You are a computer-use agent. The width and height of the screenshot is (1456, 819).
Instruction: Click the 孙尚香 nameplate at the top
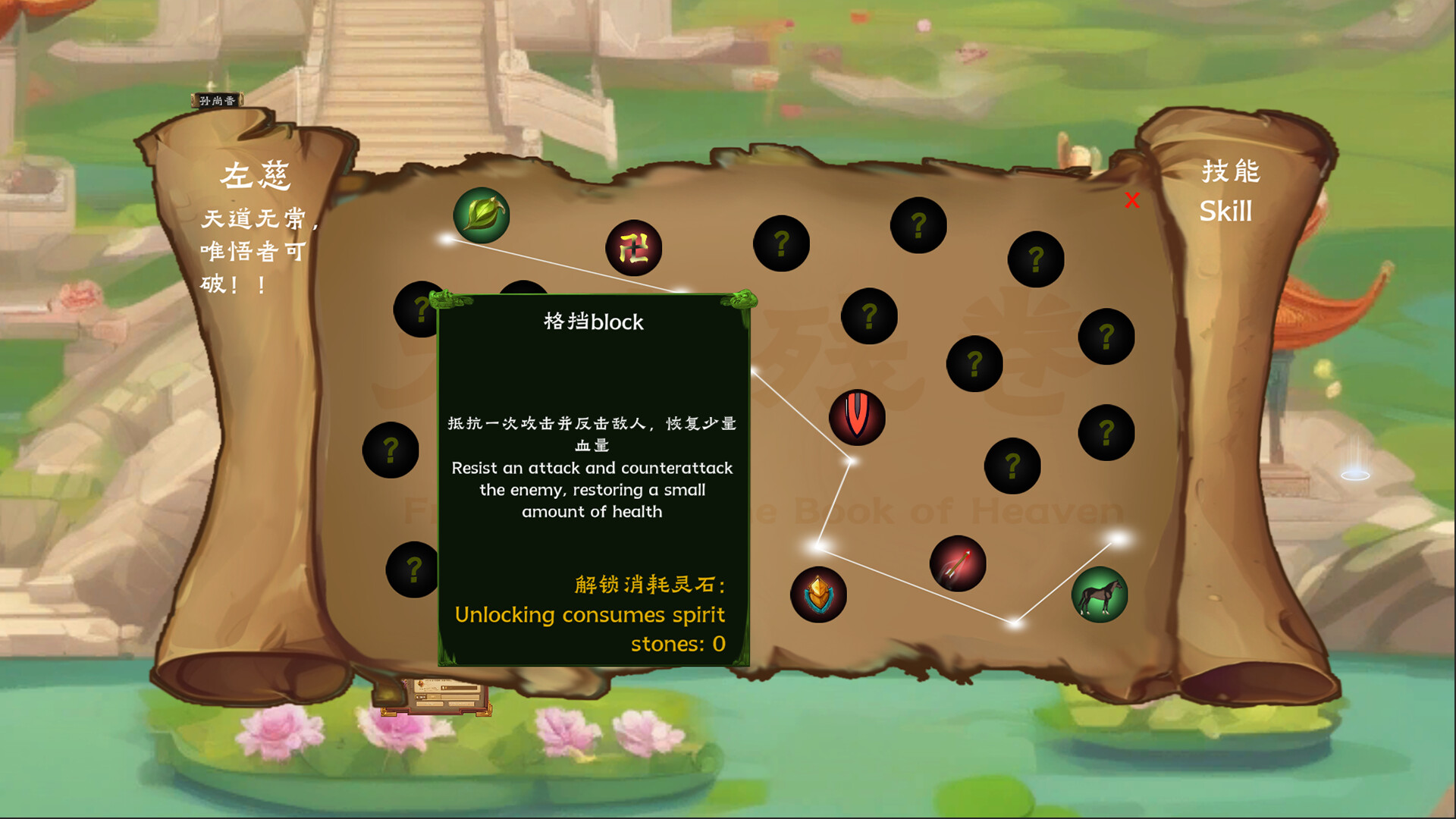(218, 99)
